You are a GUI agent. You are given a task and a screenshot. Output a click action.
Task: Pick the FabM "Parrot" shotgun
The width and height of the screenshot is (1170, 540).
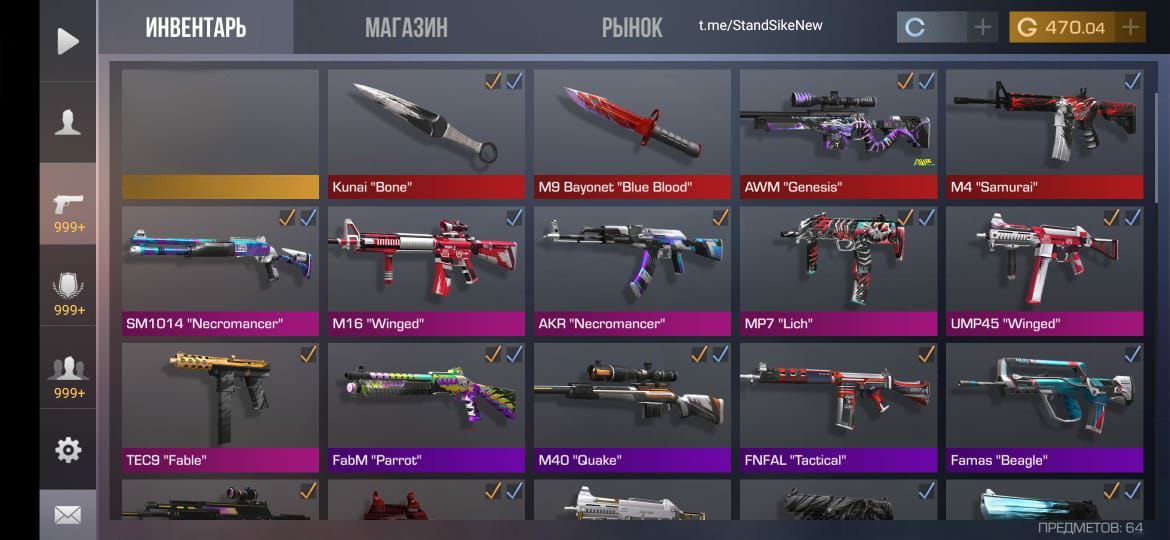pyautogui.click(x=426, y=406)
